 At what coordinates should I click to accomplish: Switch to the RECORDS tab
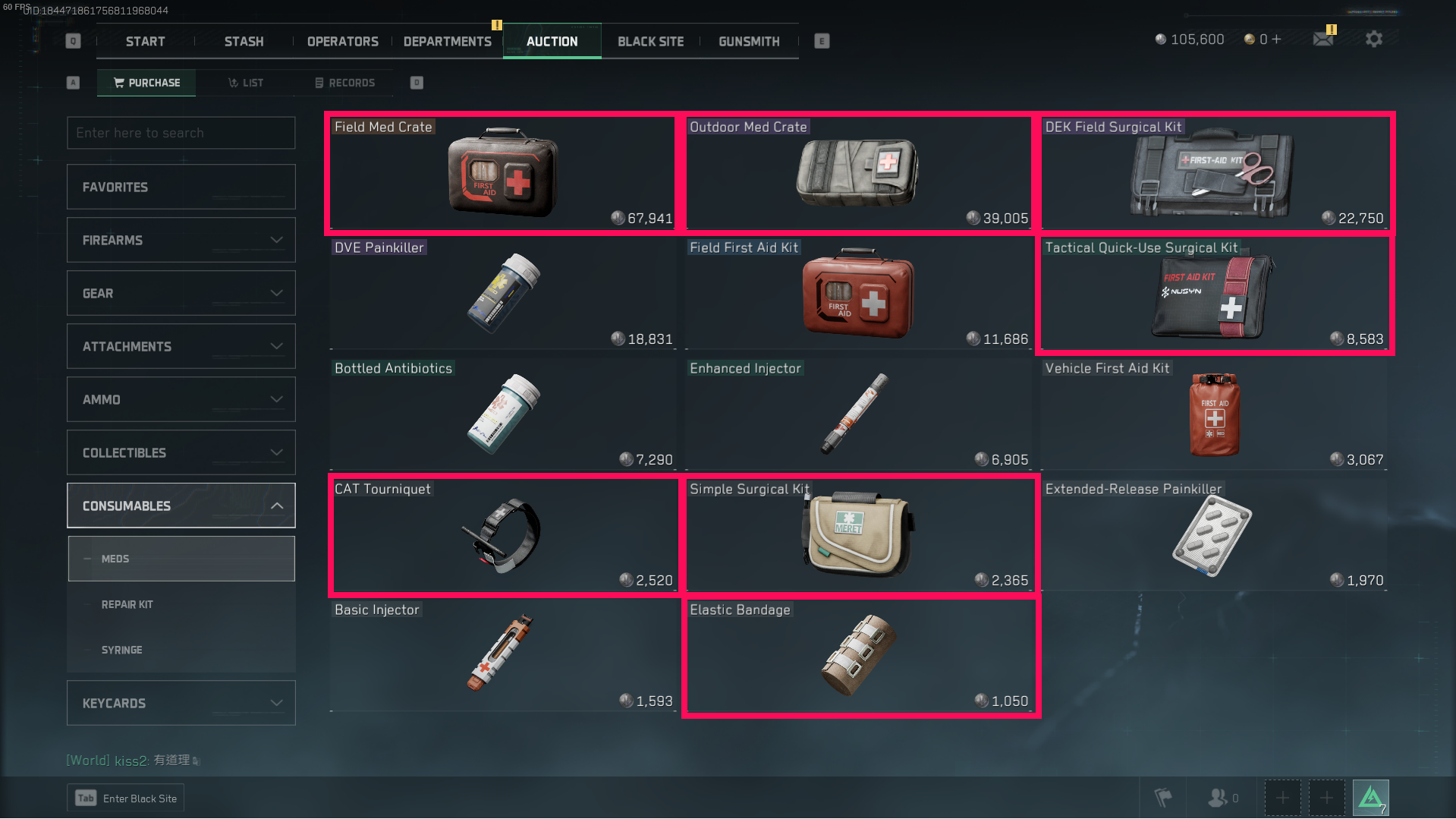click(x=345, y=83)
